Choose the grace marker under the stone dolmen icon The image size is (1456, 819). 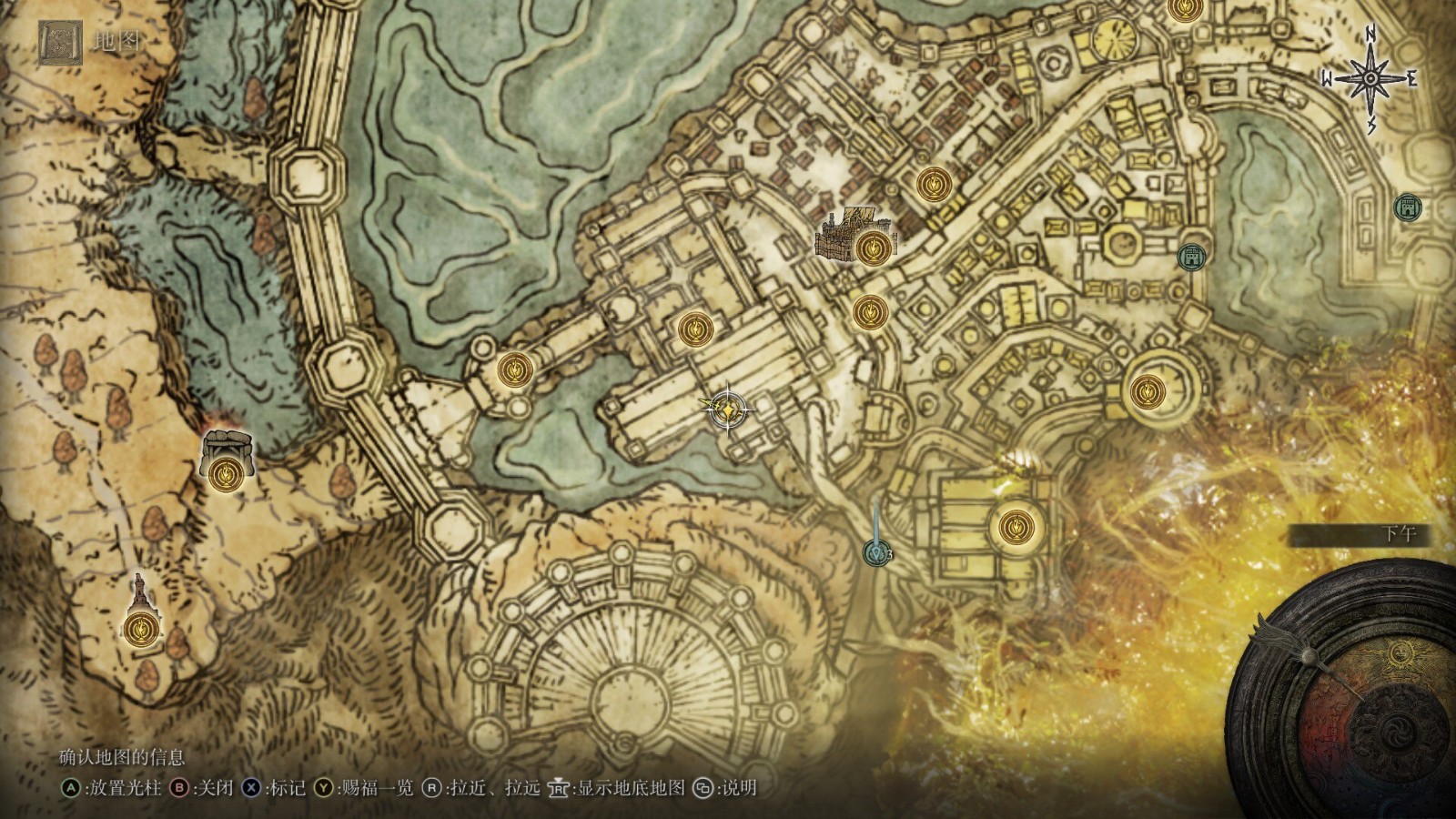225,474
